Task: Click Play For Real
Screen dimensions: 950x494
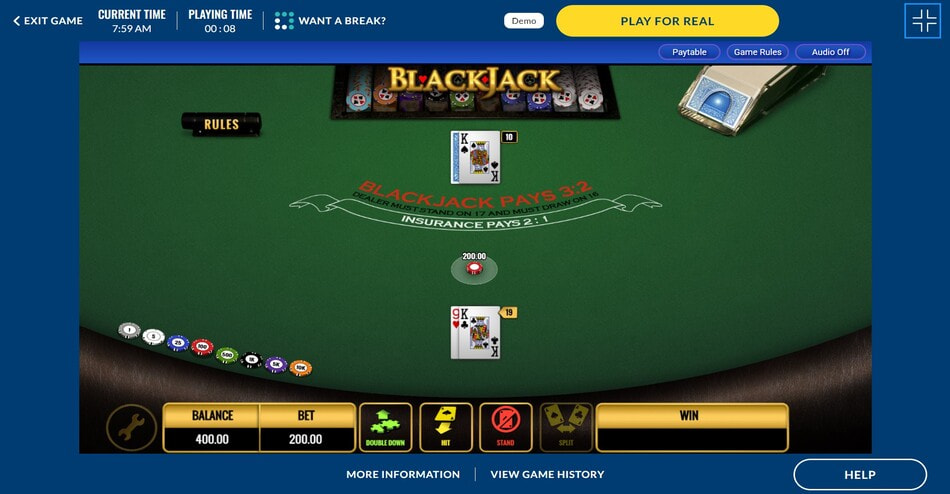Action: pos(667,21)
